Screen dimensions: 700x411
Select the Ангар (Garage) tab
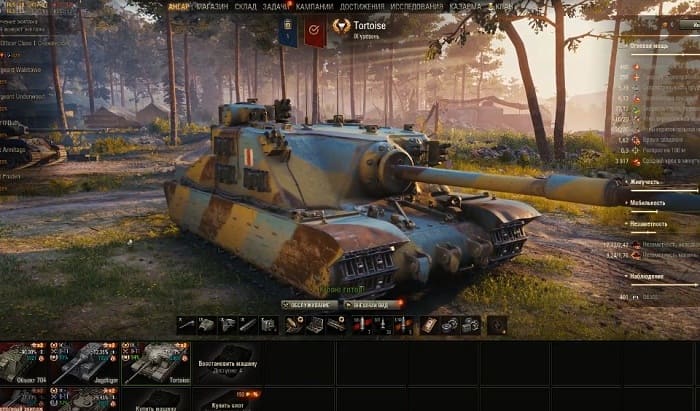tap(177, 6)
